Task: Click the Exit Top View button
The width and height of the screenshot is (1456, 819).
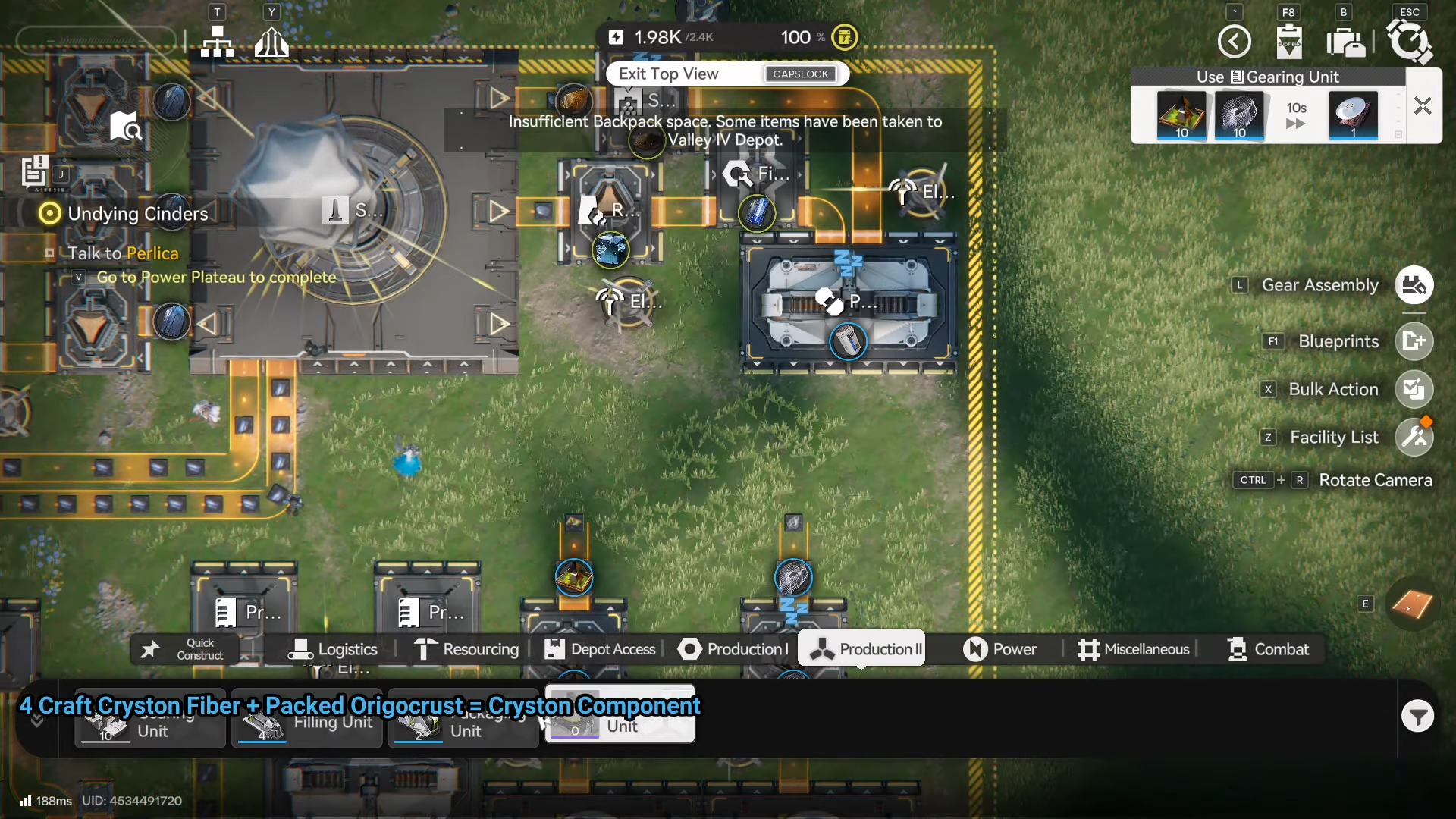Action: (x=726, y=74)
